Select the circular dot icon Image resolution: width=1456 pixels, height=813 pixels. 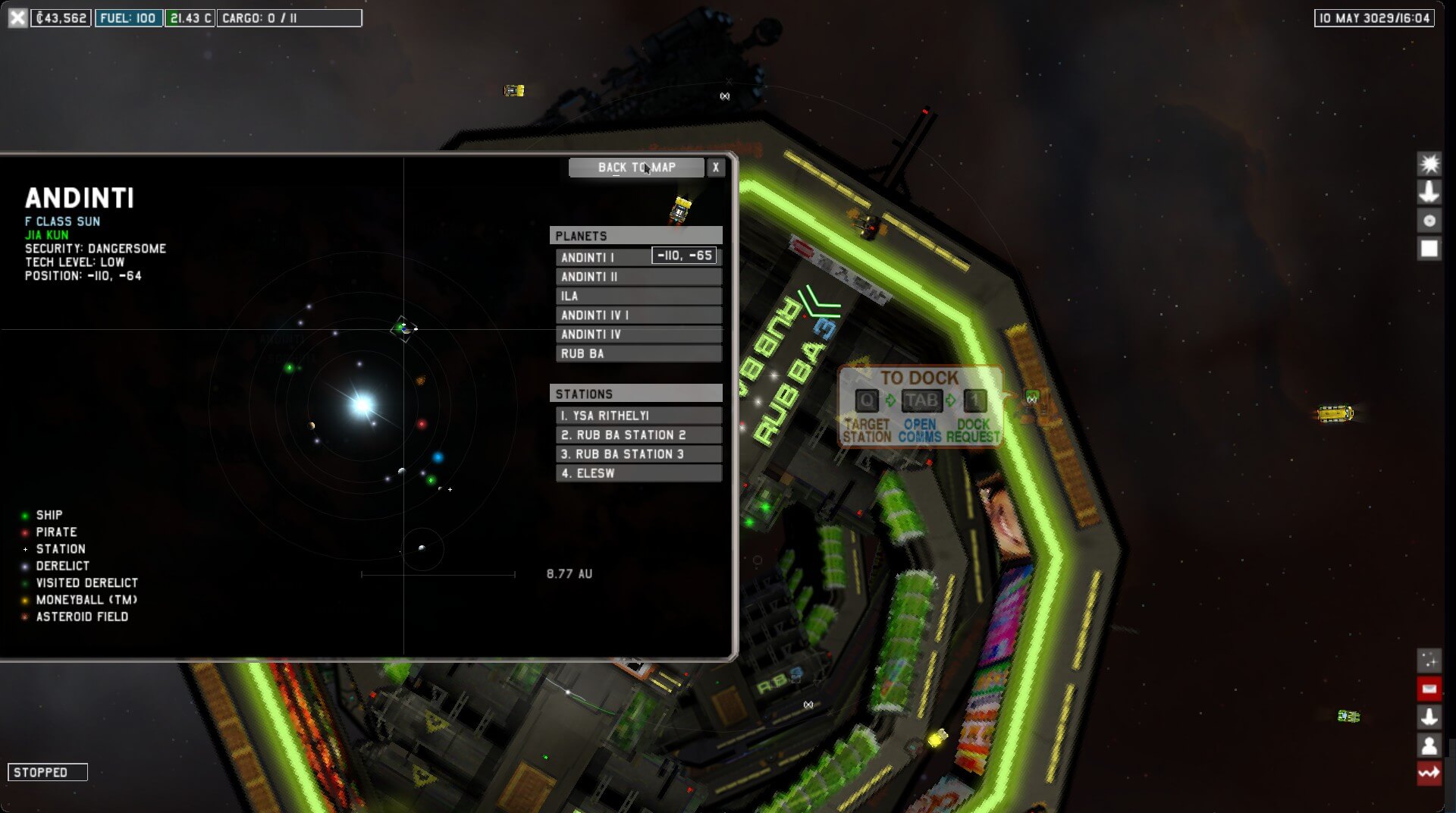1429,221
